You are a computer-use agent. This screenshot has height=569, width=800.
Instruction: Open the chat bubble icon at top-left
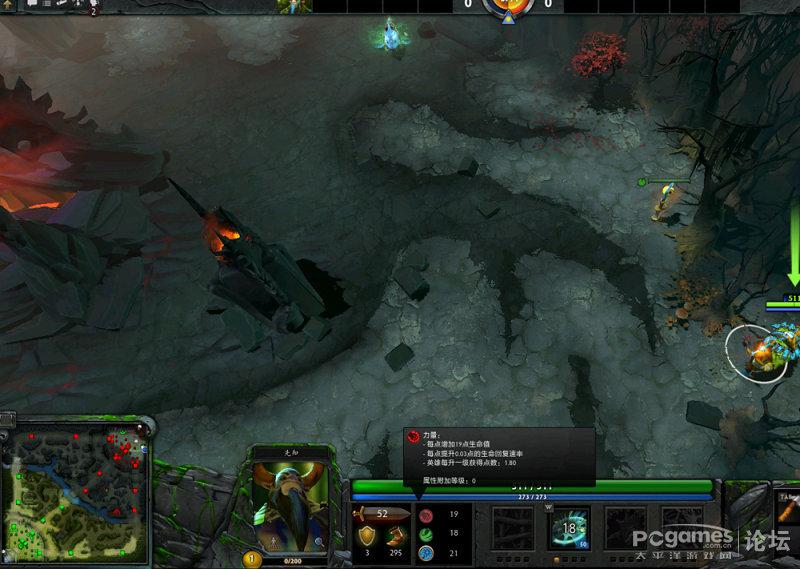(x=31, y=5)
